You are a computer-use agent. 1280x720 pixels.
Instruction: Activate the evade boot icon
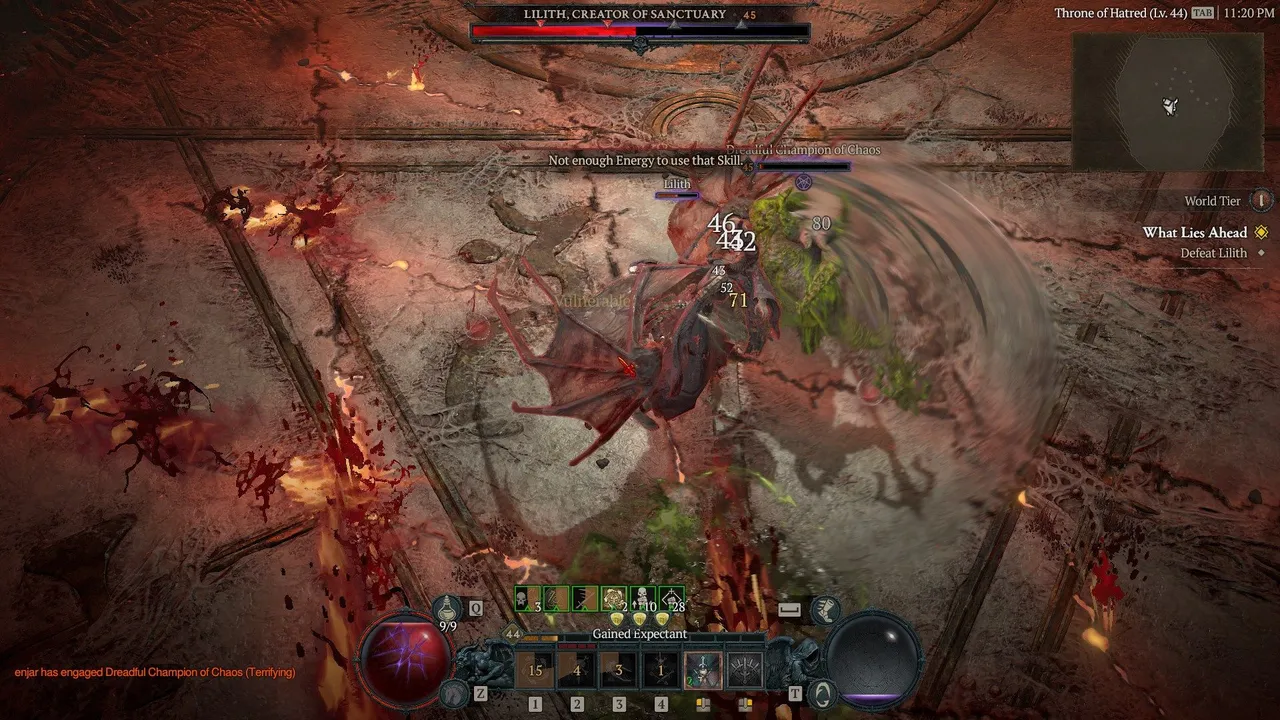825,608
